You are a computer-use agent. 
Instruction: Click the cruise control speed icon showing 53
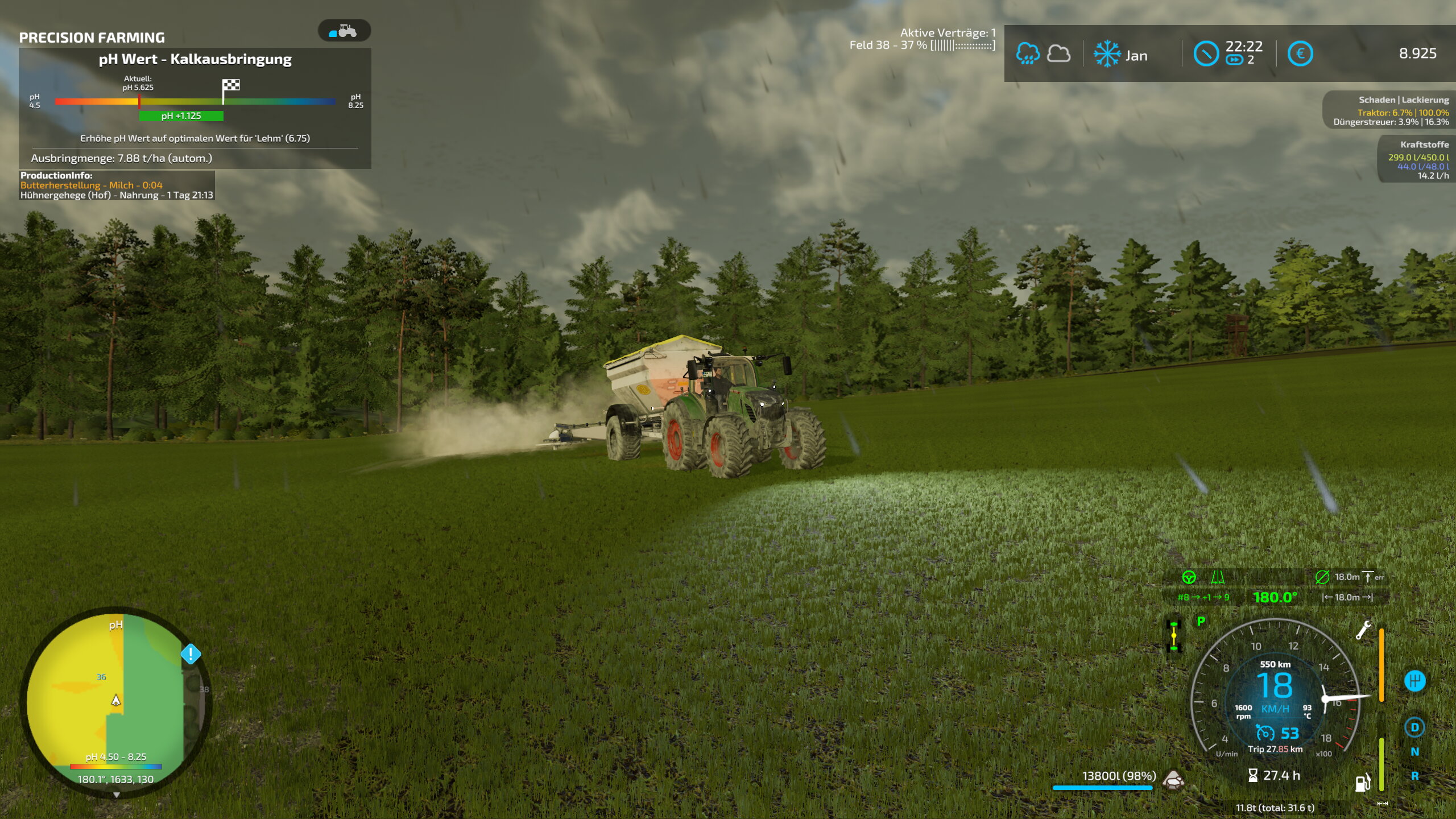tap(1265, 733)
